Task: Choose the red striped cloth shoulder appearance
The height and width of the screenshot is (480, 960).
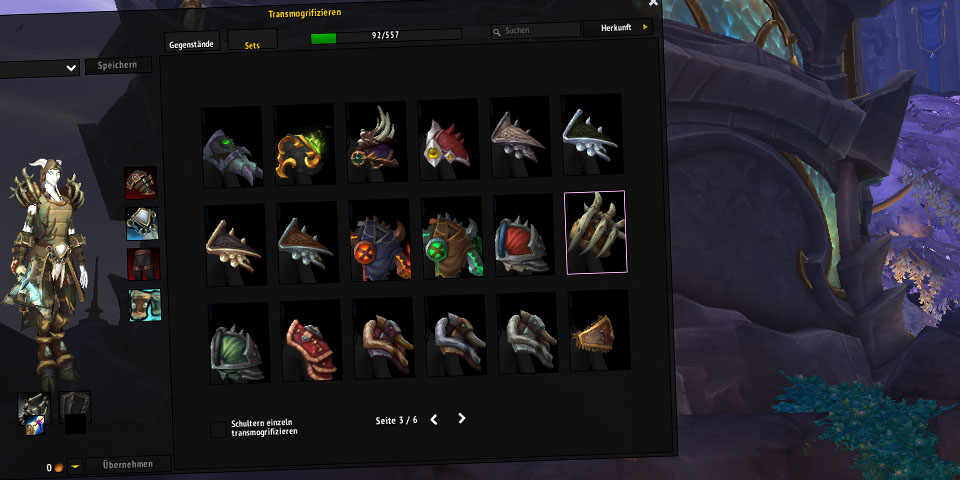Action: [311, 342]
